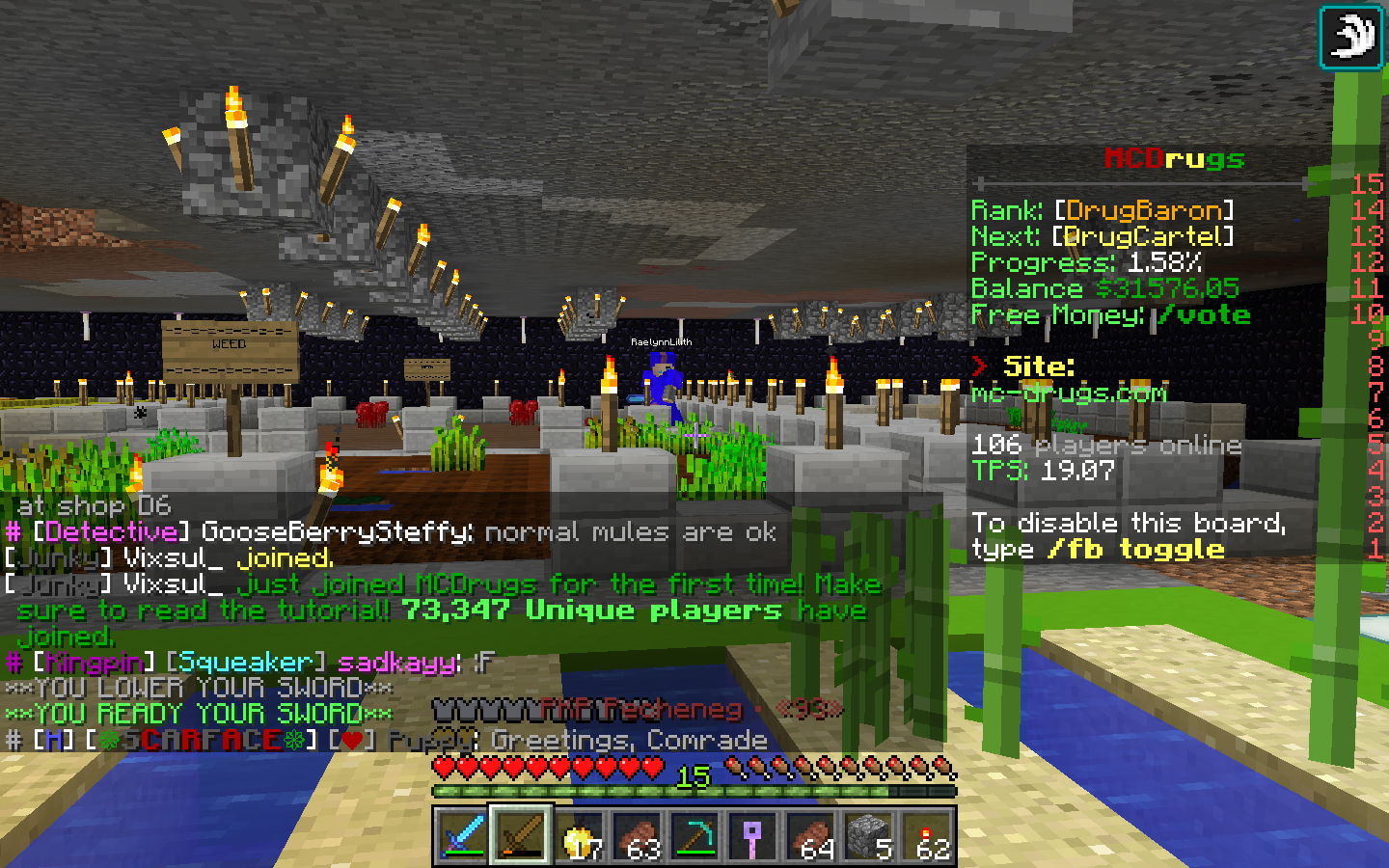Select the torch stack of 62

tap(926, 835)
